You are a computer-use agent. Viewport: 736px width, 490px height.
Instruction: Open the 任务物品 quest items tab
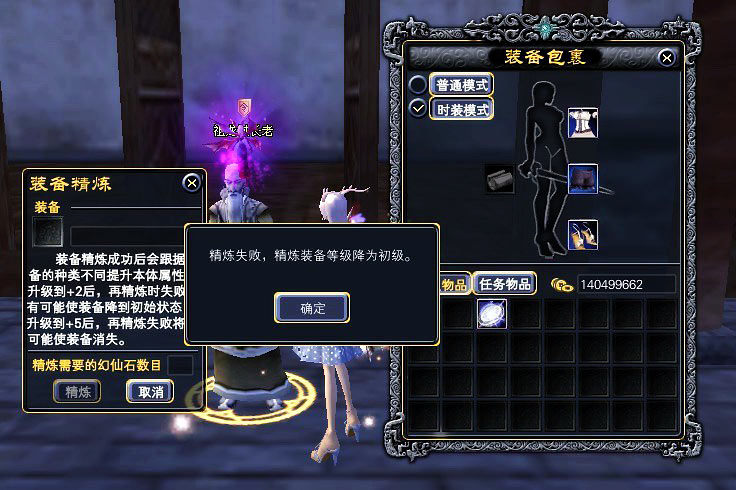pyautogui.click(x=505, y=284)
